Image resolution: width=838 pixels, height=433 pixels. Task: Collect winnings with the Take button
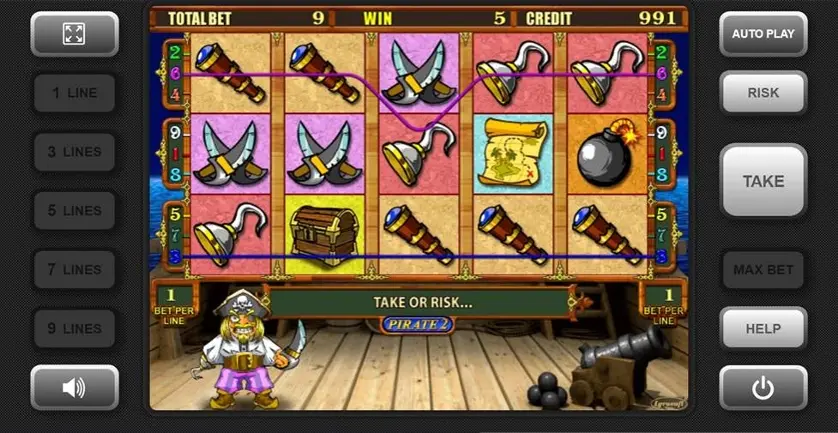(x=763, y=181)
